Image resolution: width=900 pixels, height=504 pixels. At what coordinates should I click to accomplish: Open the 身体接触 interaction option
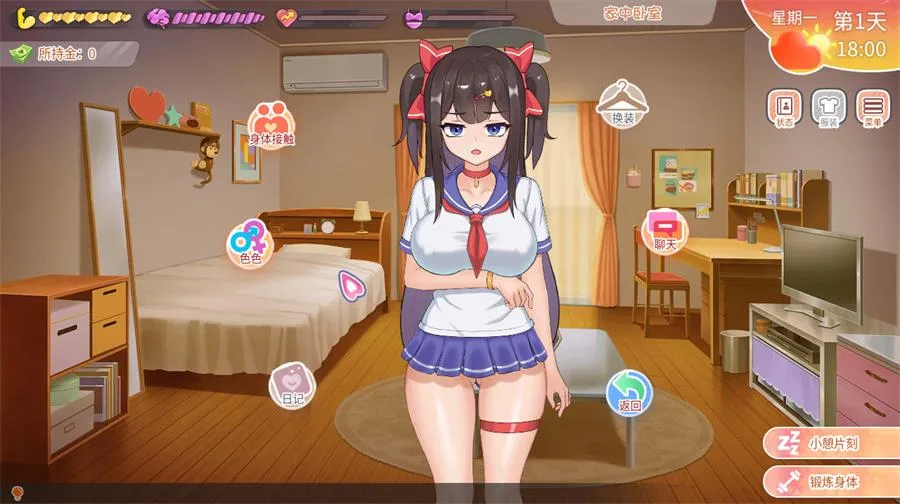click(271, 123)
